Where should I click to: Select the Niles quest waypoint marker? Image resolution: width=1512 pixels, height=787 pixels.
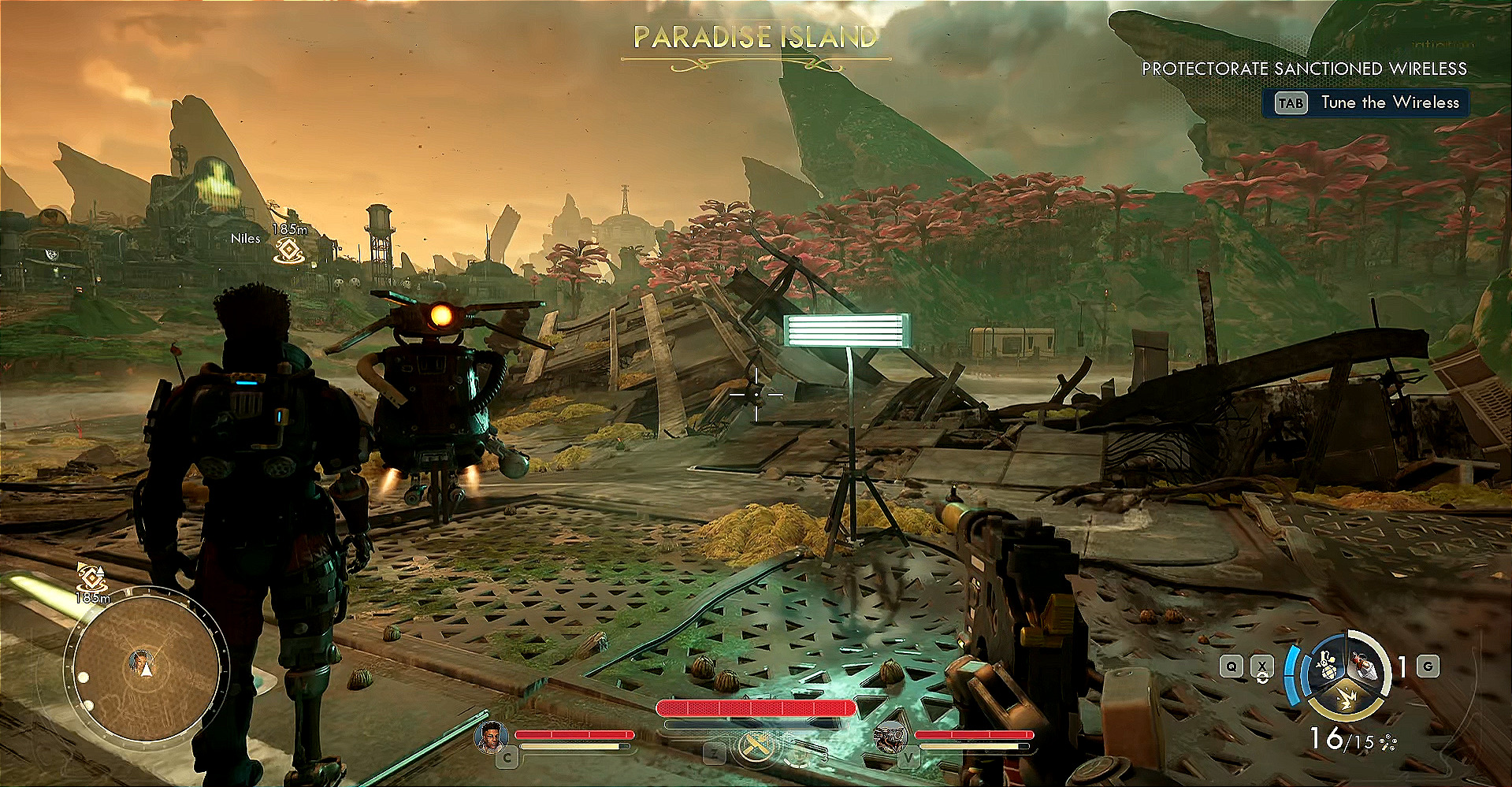289,251
